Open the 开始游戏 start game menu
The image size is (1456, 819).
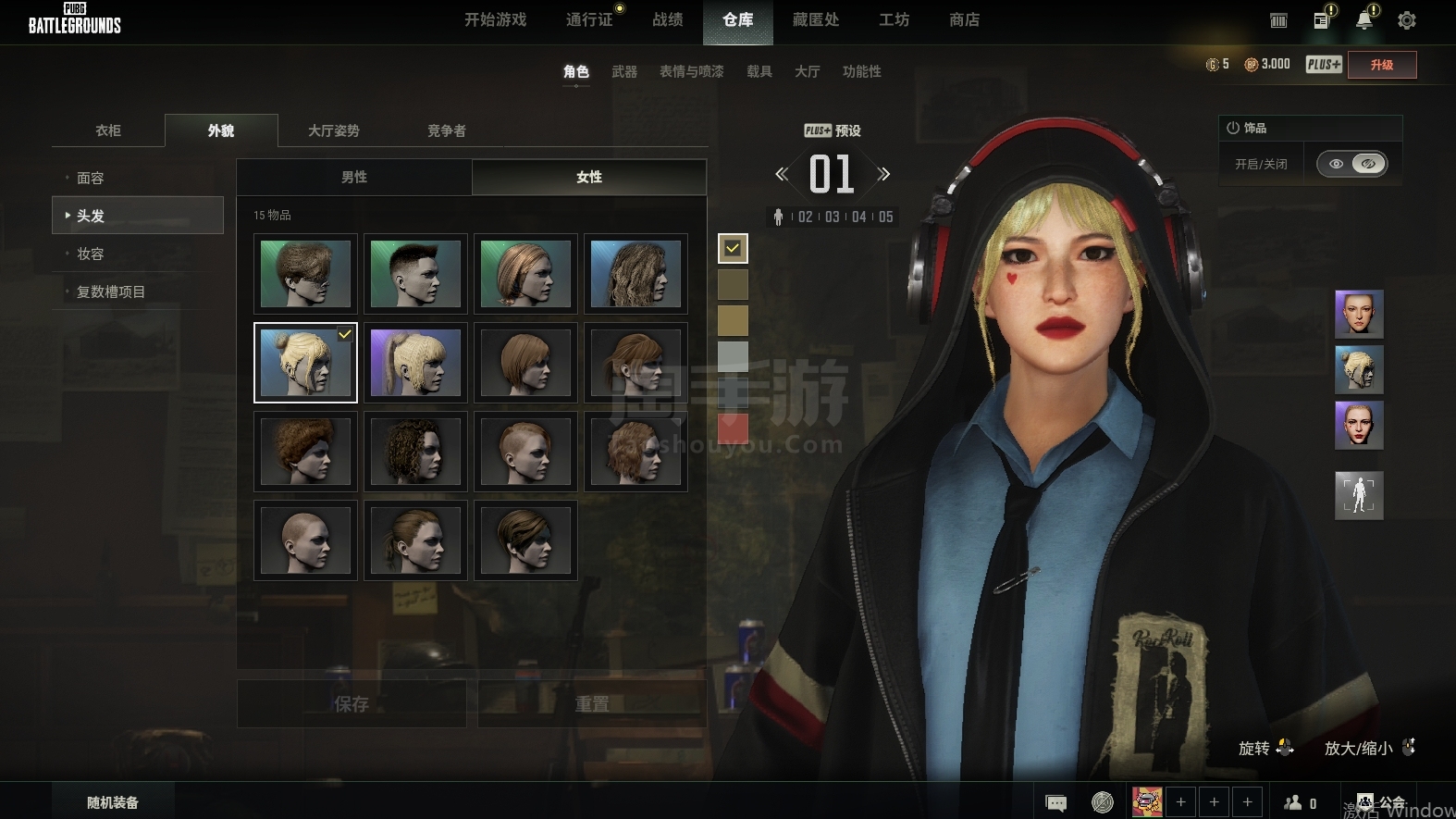pos(495,20)
